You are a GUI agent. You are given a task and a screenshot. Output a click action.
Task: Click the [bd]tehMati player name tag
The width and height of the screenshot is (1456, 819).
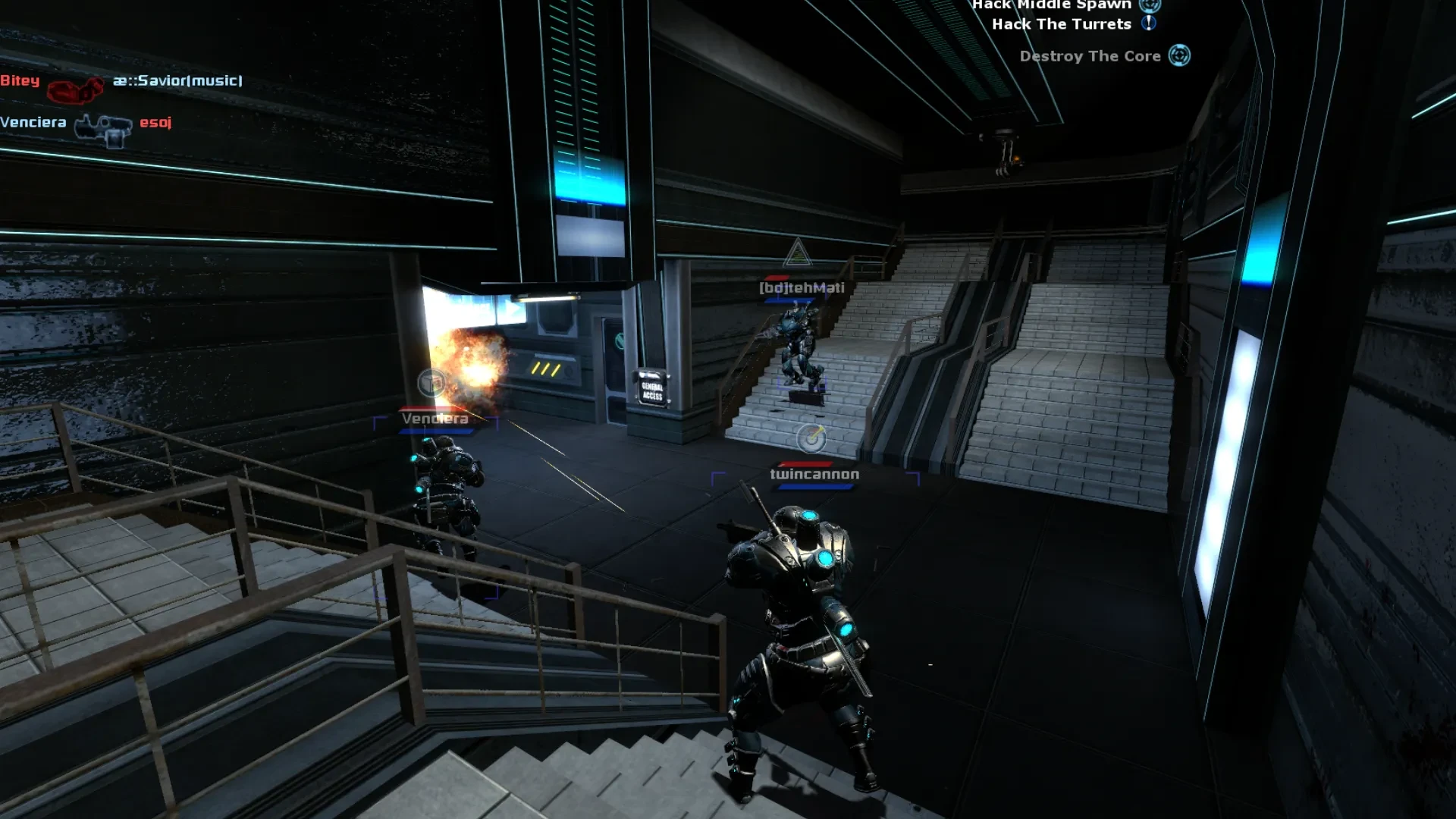click(802, 287)
